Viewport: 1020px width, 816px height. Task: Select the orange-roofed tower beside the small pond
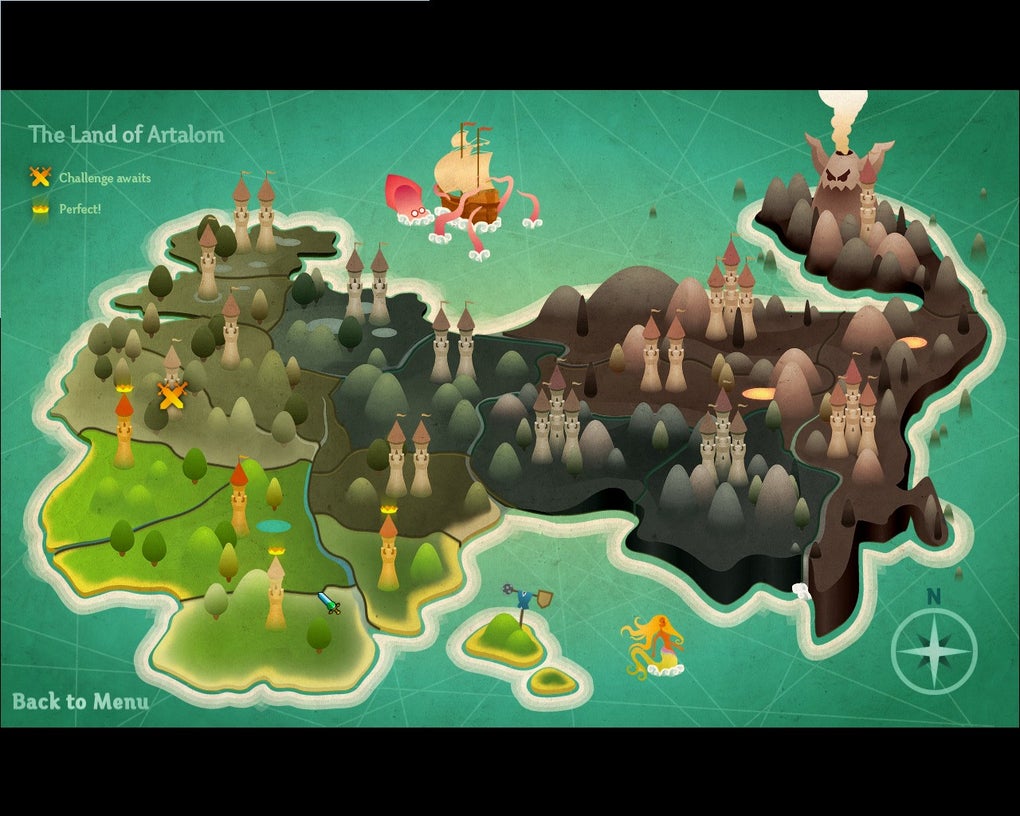[239, 498]
